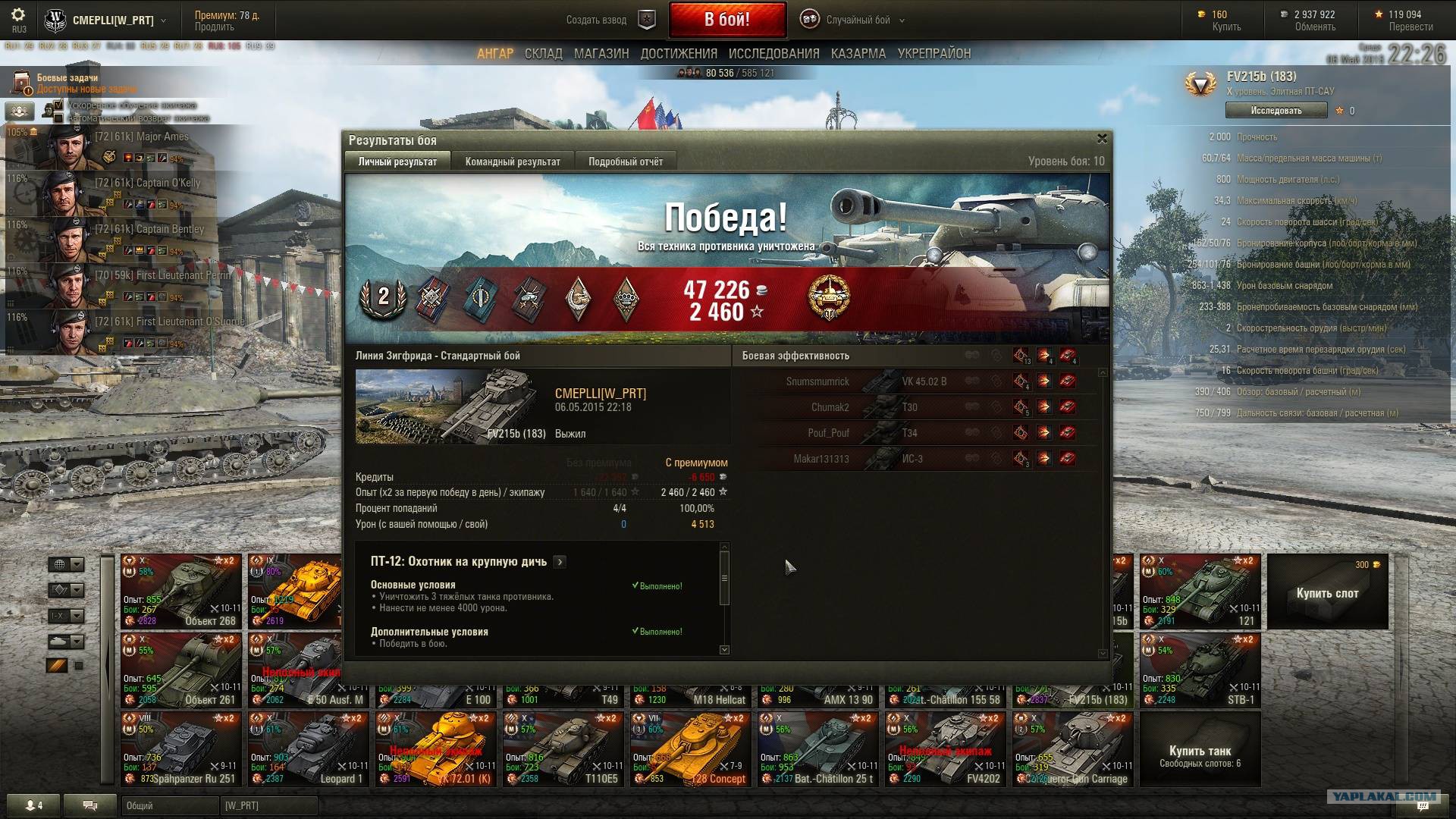This screenshot has height=819, width=1456.
Task: Select the Личный результат tab
Action: [x=397, y=162]
